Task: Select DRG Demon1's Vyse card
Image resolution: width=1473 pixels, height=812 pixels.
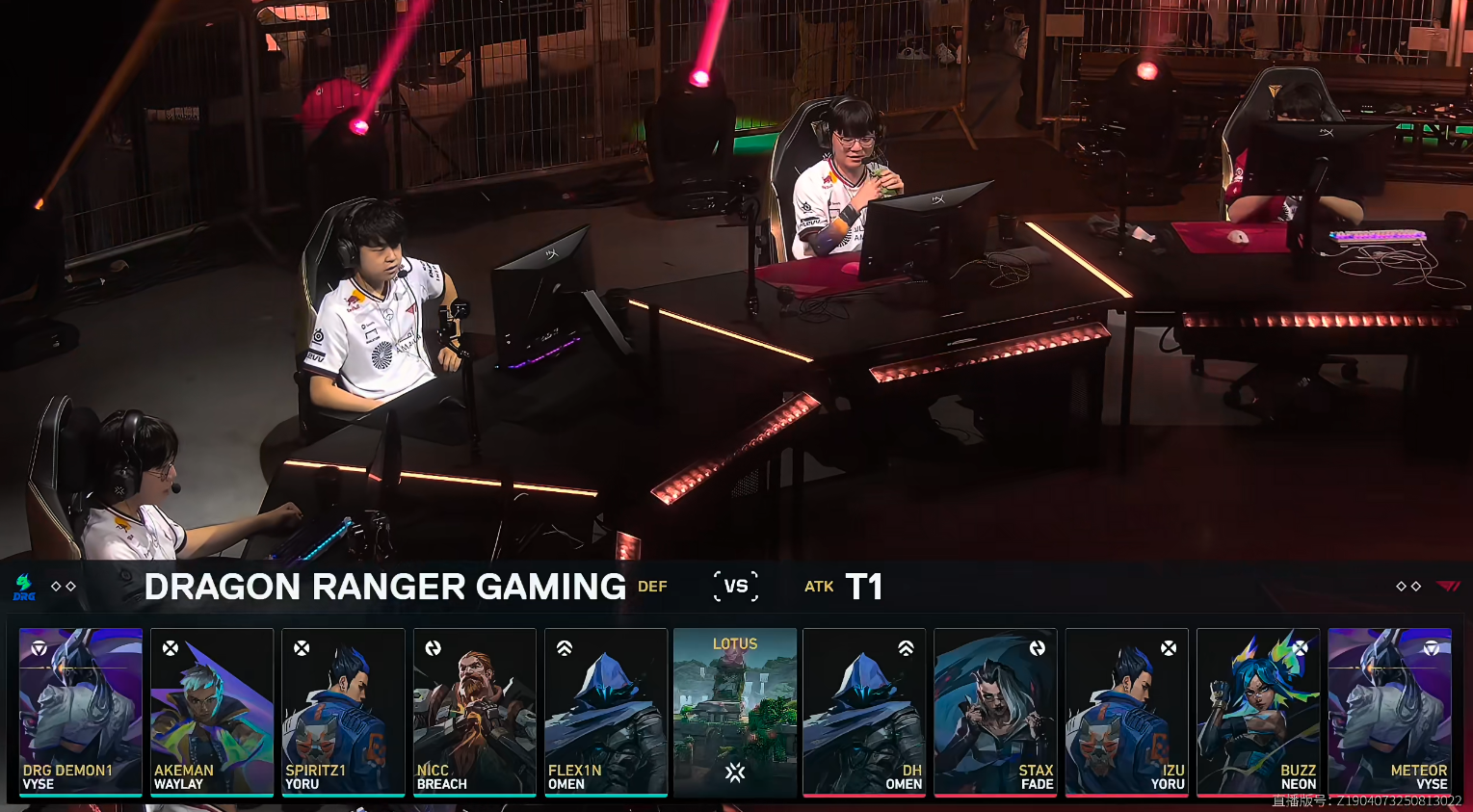Action: pos(81,712)
